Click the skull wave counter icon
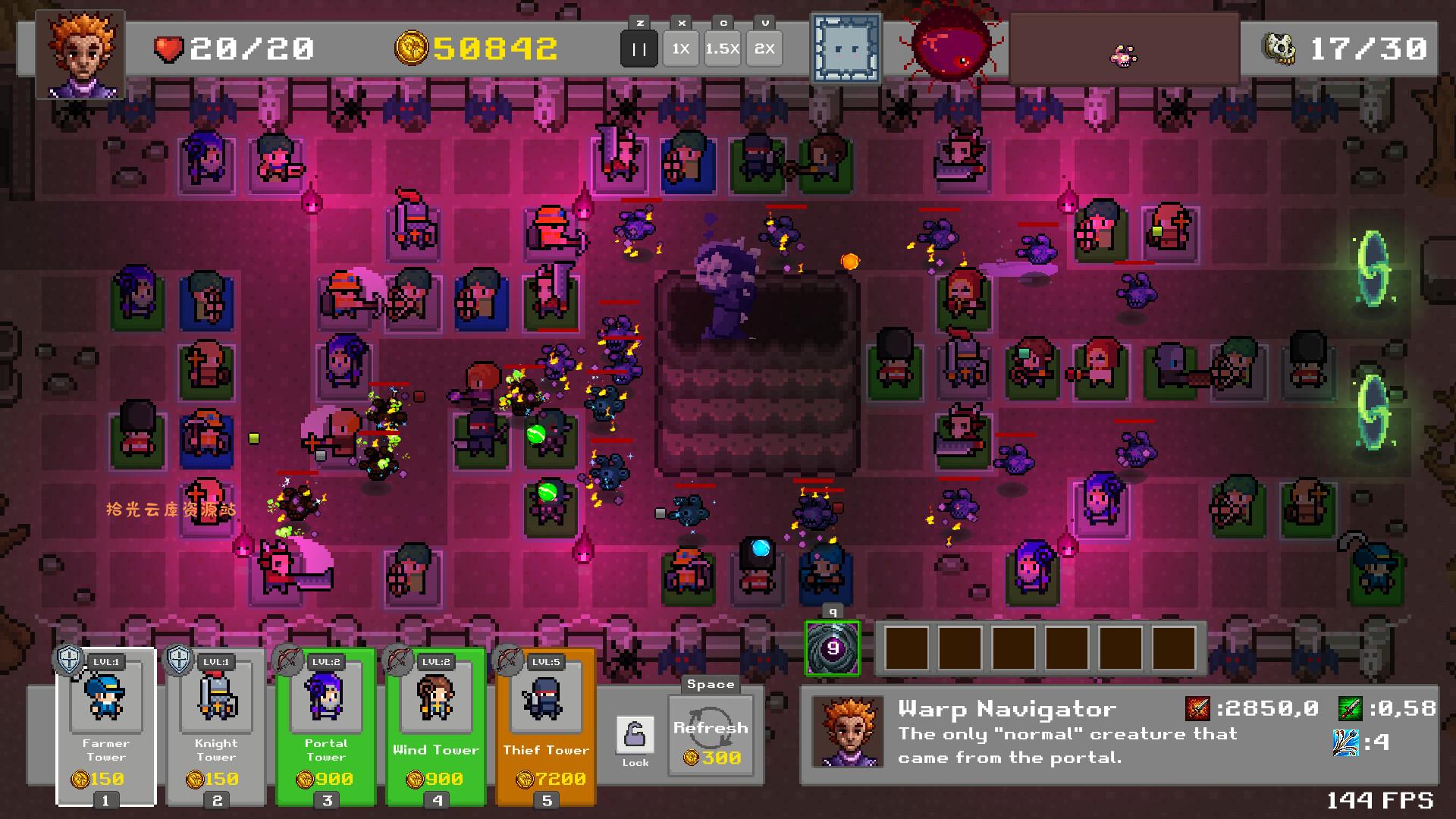 coord(1278,47)
